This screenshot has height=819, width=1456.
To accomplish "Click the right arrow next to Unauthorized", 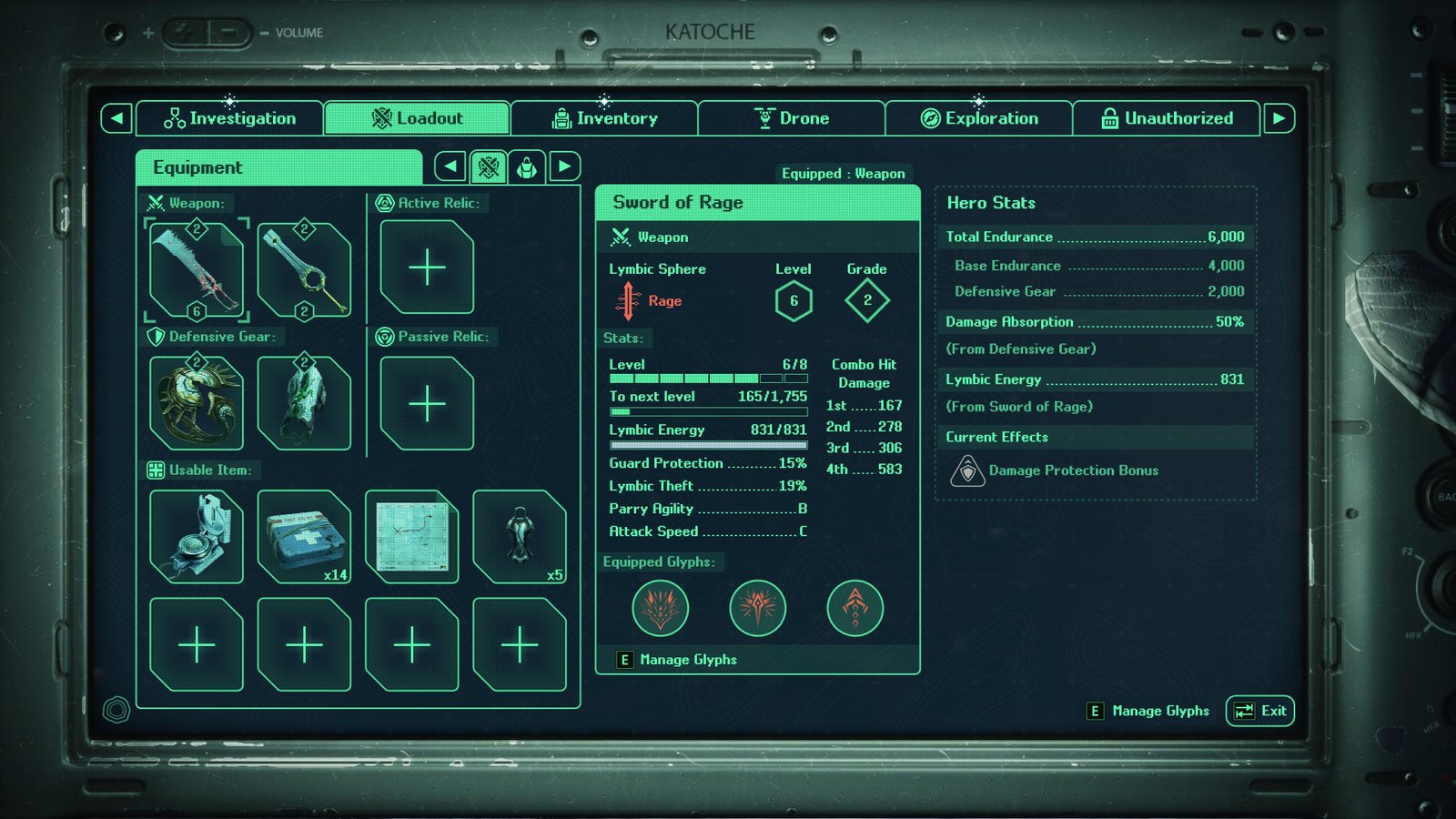I will [x=1279, y=118].
